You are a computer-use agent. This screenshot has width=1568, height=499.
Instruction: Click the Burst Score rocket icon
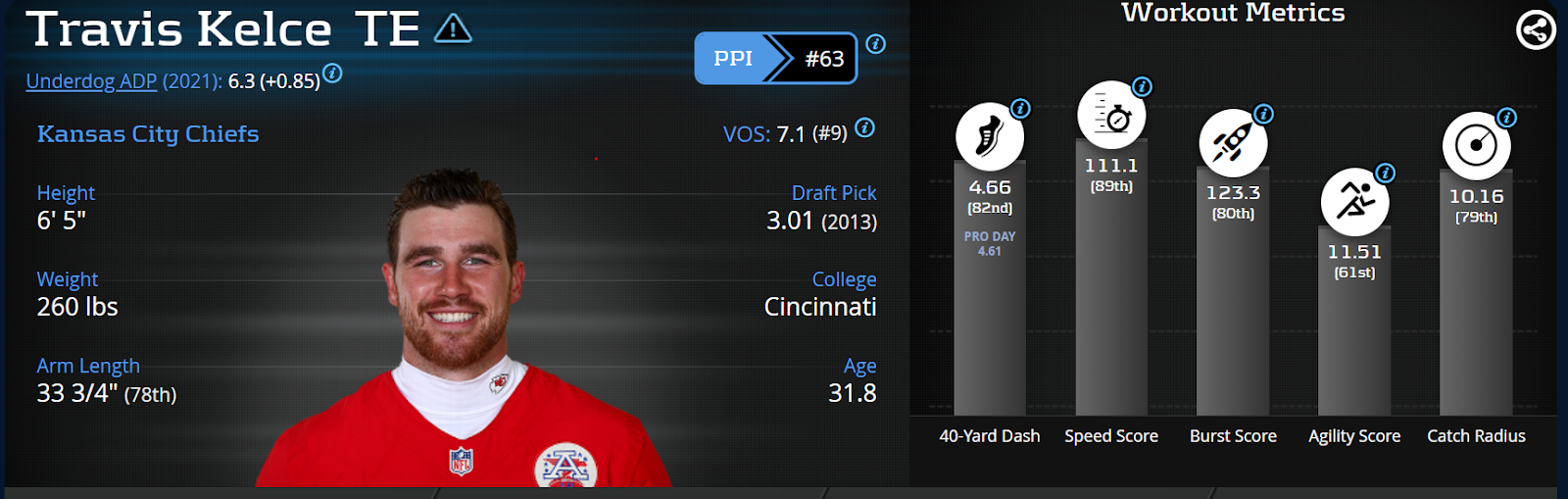coord(1232,143)
